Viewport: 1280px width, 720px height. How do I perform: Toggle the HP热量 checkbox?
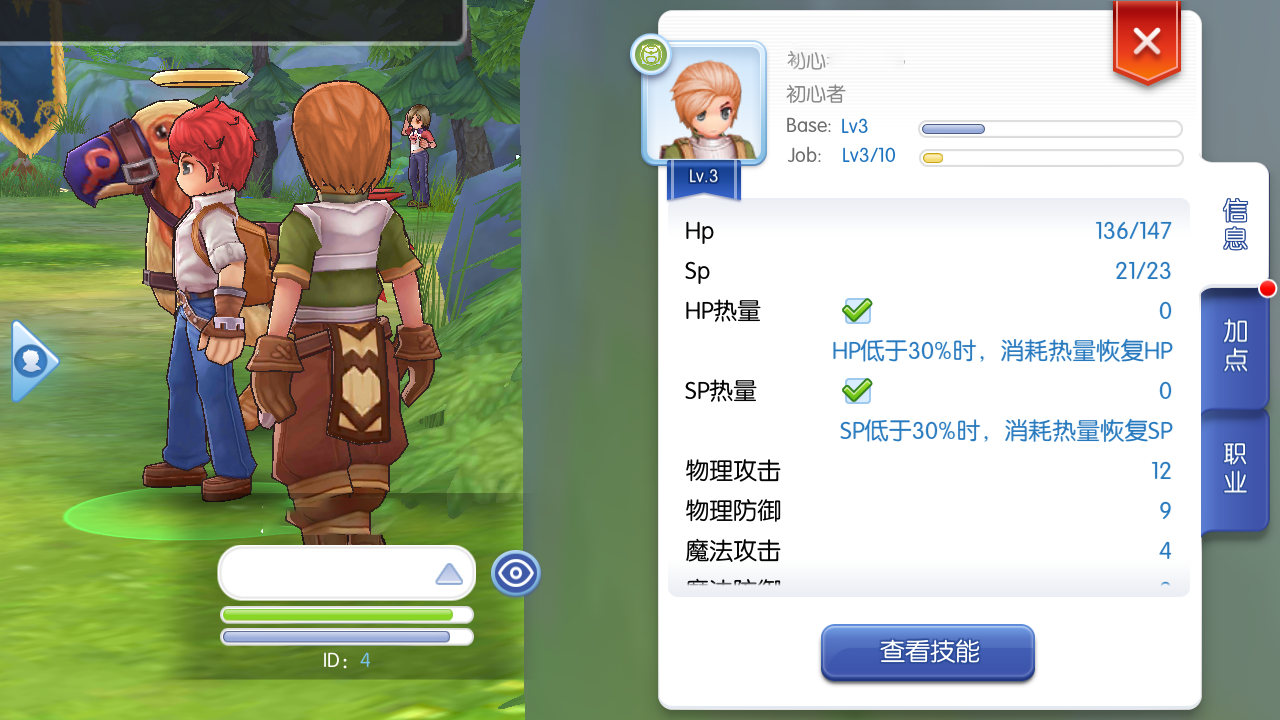coord(857,311)
